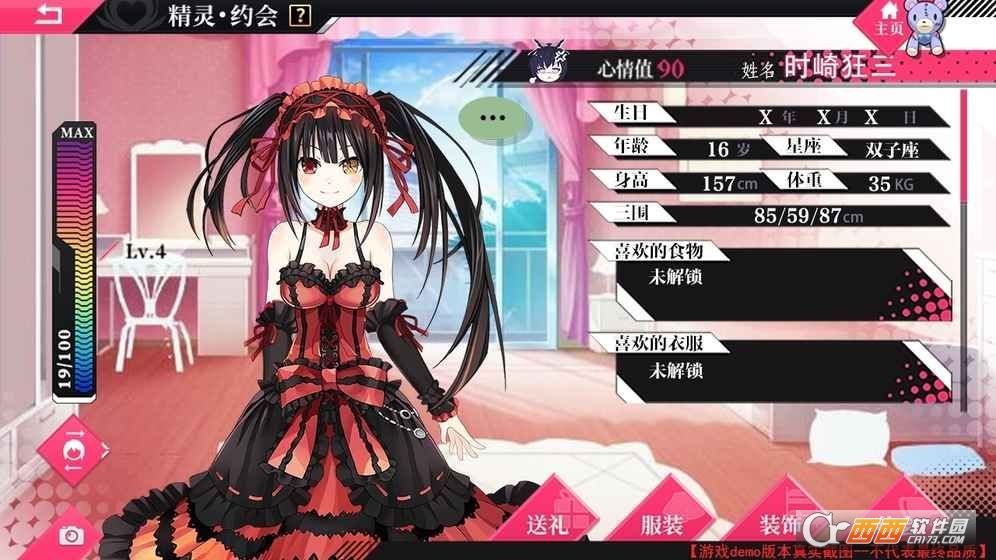Viewport: 996px width, 560px height.
Task: Open the 服装 costume menu
Action: pyautogui.click(x=662, y=525)
